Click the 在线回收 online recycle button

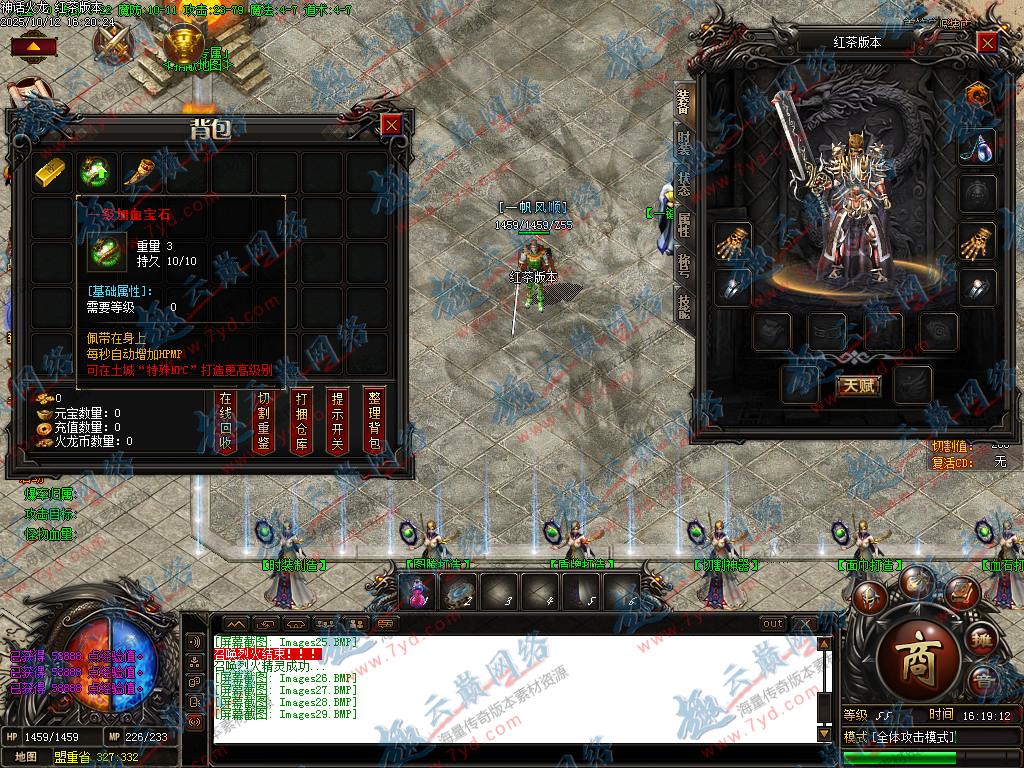coord(226,420)
